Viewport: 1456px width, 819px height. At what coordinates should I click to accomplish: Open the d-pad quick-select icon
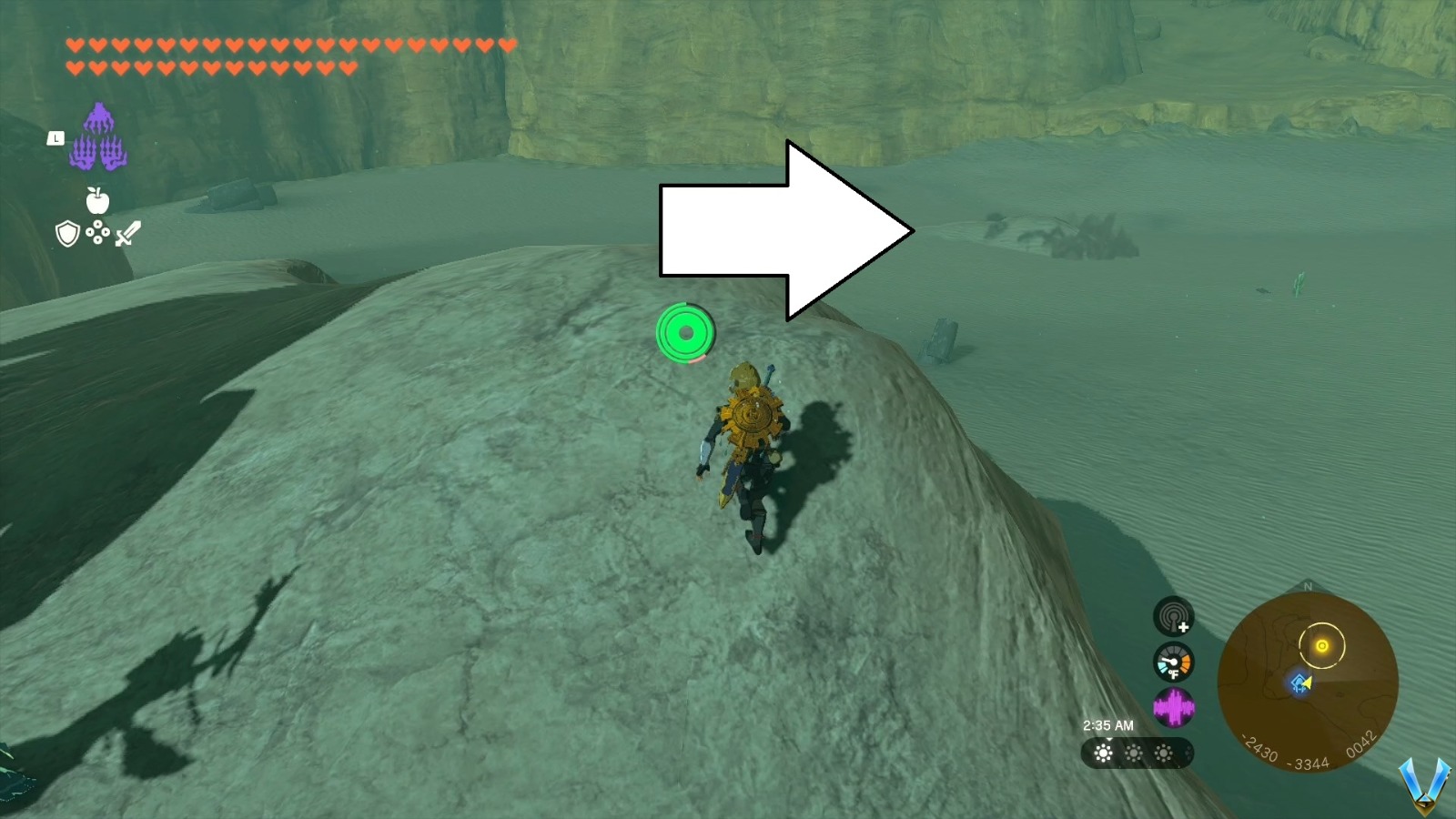[97, 233]
